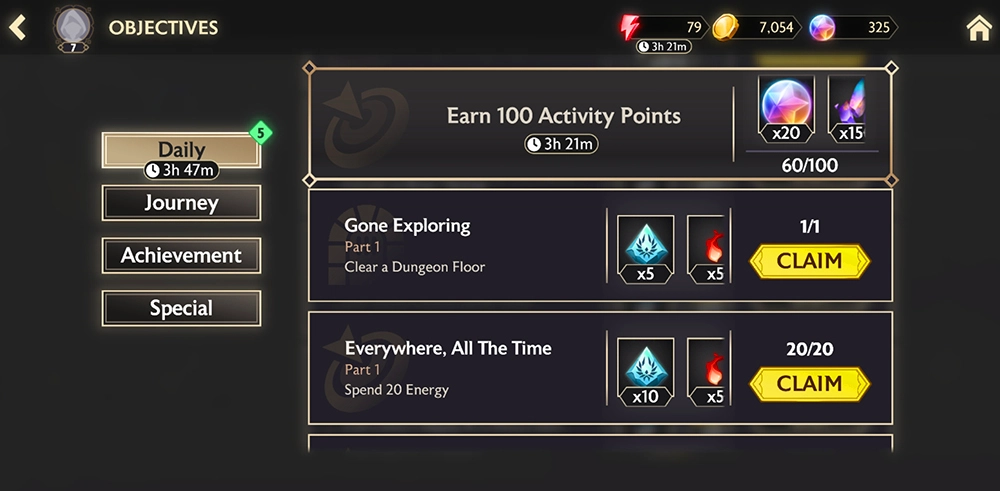Image resolution: width=1000 pixels, height=491 pixels.
Task: Switch to the Daily objectives tab
Action: click(181, 150)
